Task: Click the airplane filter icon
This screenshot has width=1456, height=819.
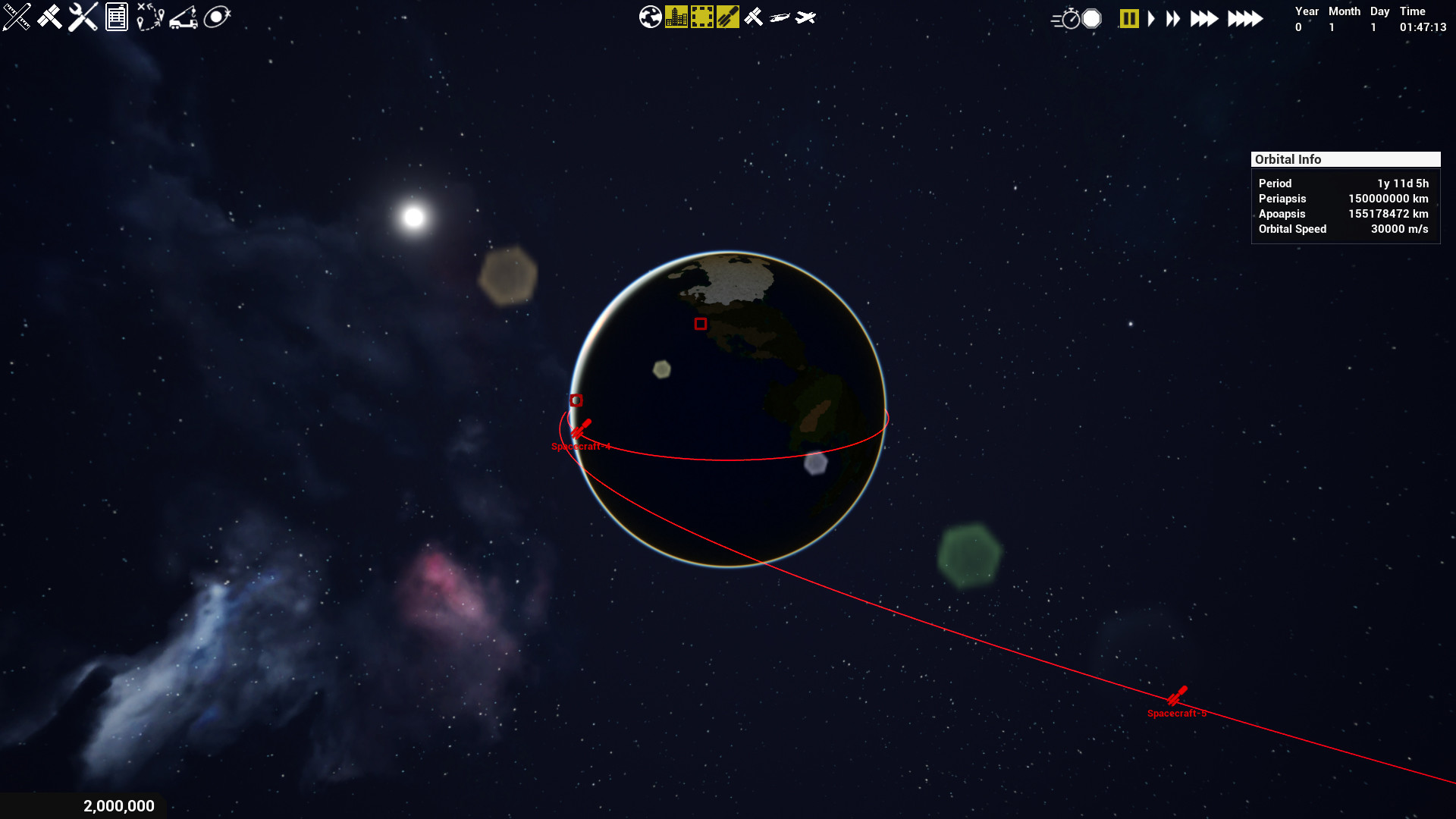Action: 808,17
